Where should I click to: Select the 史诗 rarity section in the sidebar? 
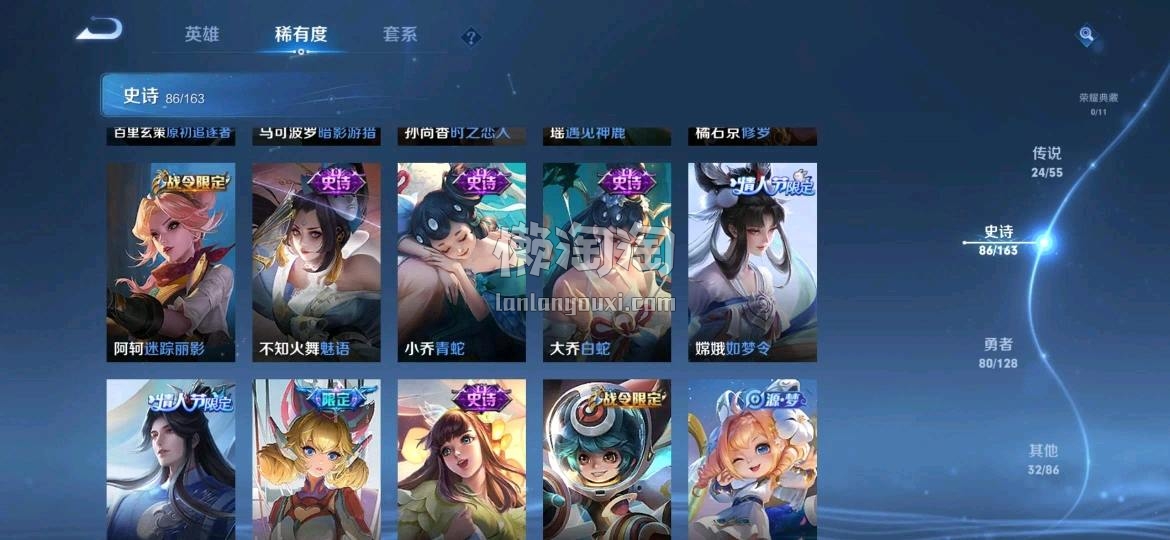click(x=999, y=240)
